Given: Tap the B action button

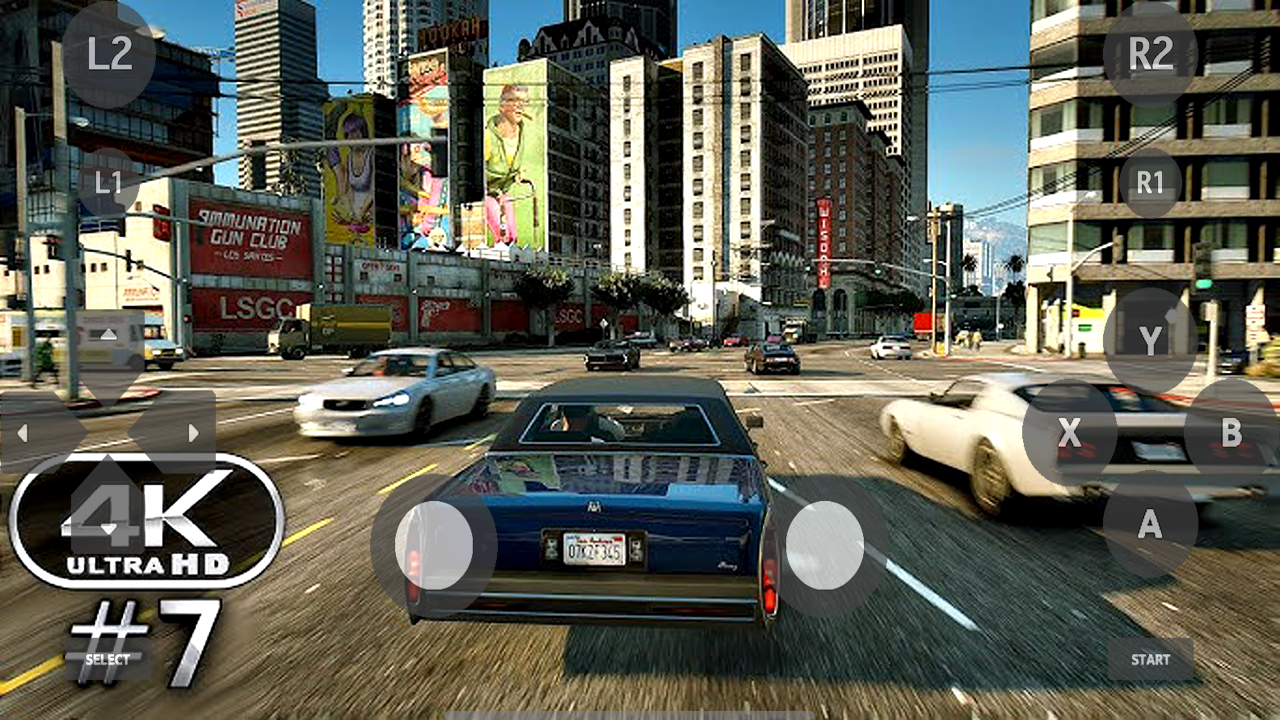Looking at the screenshot, I should 1232,430.
